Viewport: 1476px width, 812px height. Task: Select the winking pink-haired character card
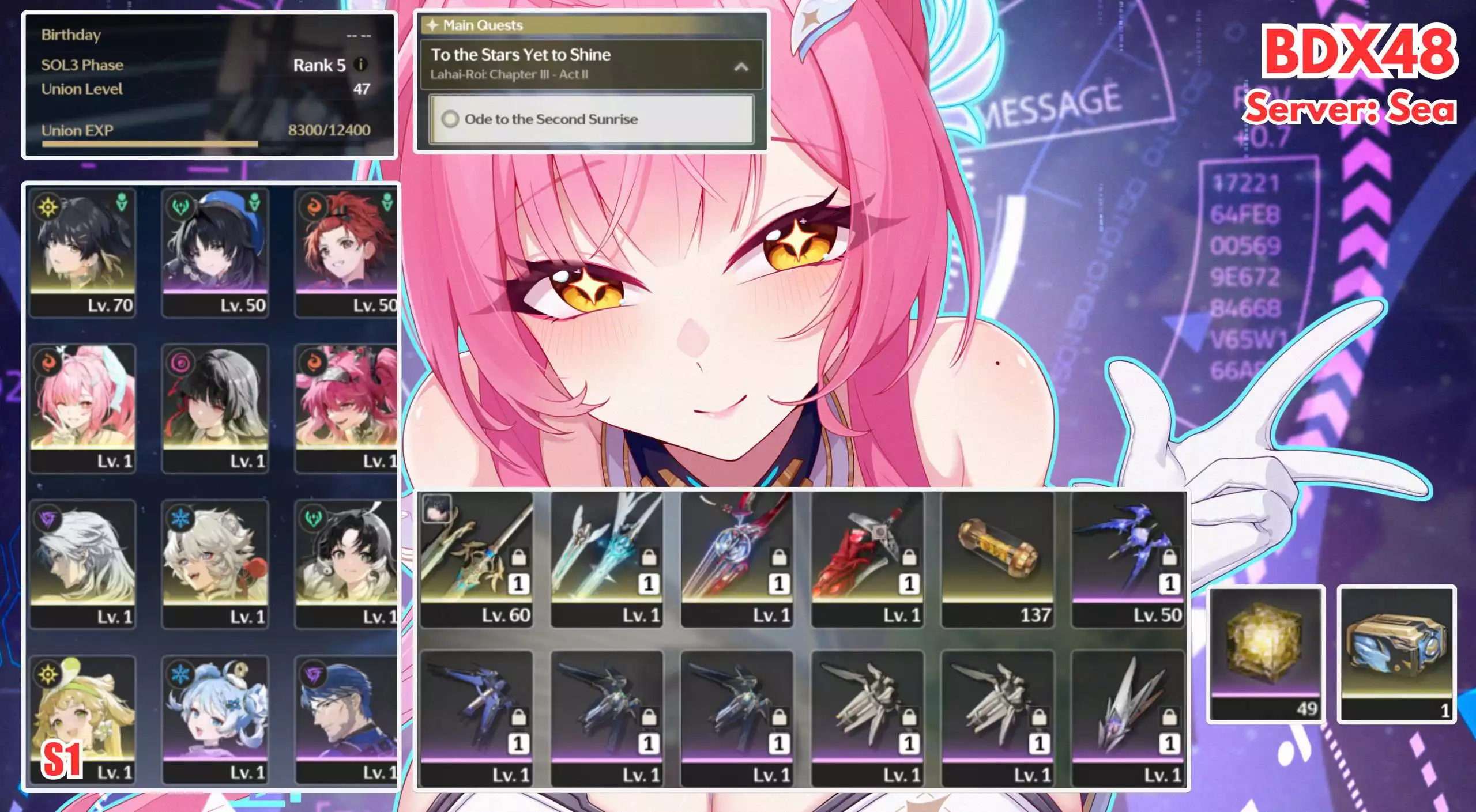[82, 408]
